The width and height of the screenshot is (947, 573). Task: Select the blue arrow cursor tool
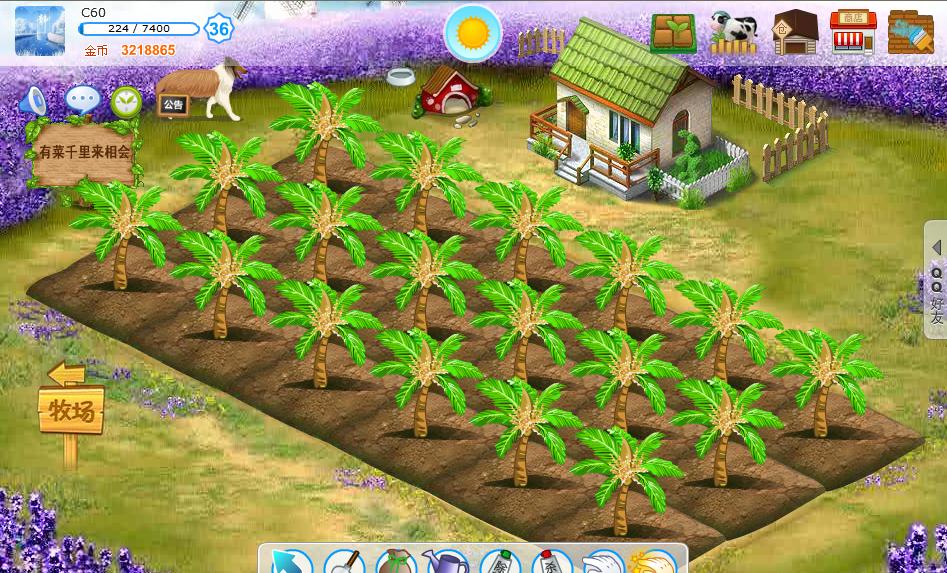pyautogui.click(x=292, y=562)
